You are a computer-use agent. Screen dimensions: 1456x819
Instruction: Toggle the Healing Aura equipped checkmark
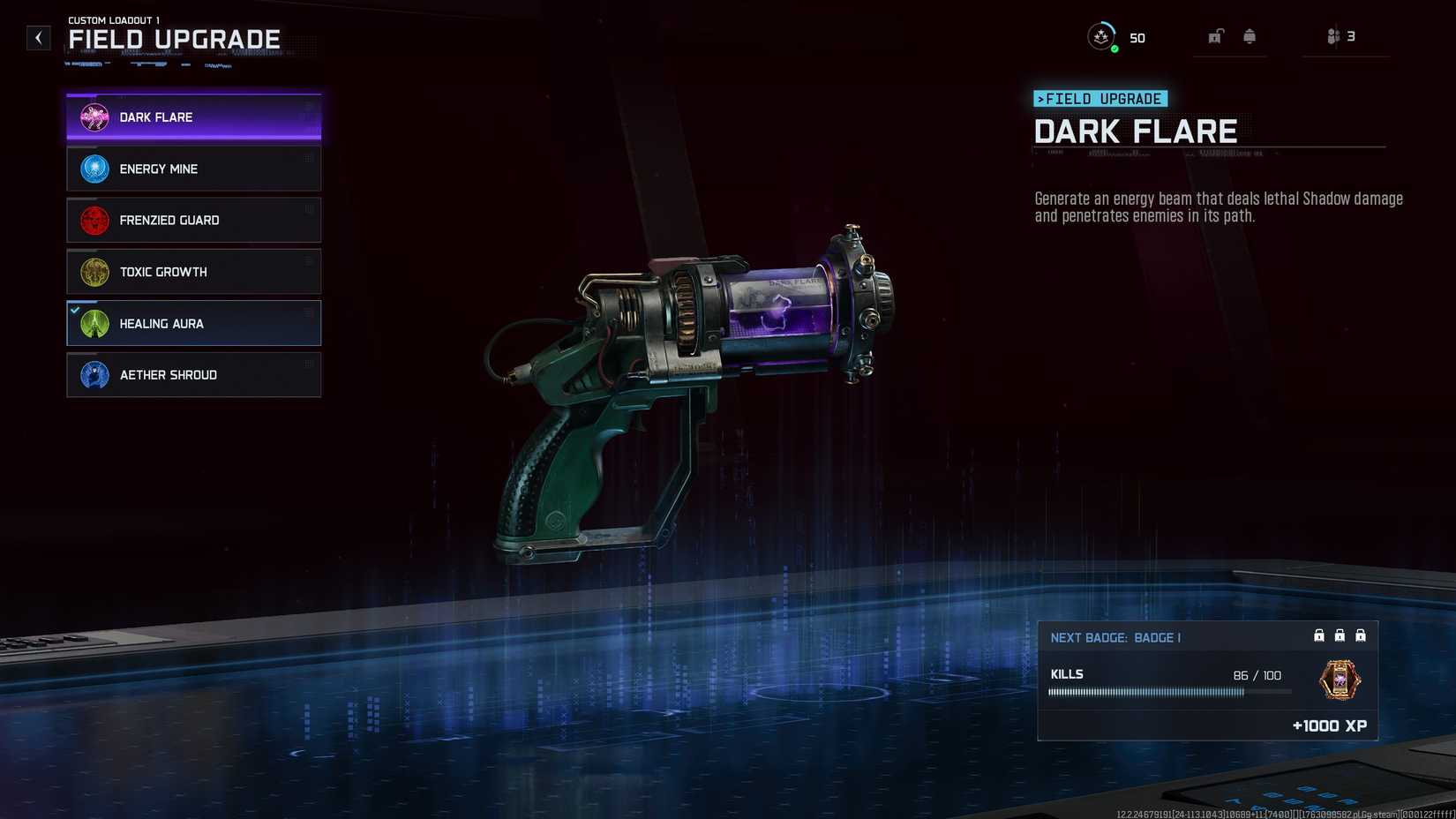[74, 311]
